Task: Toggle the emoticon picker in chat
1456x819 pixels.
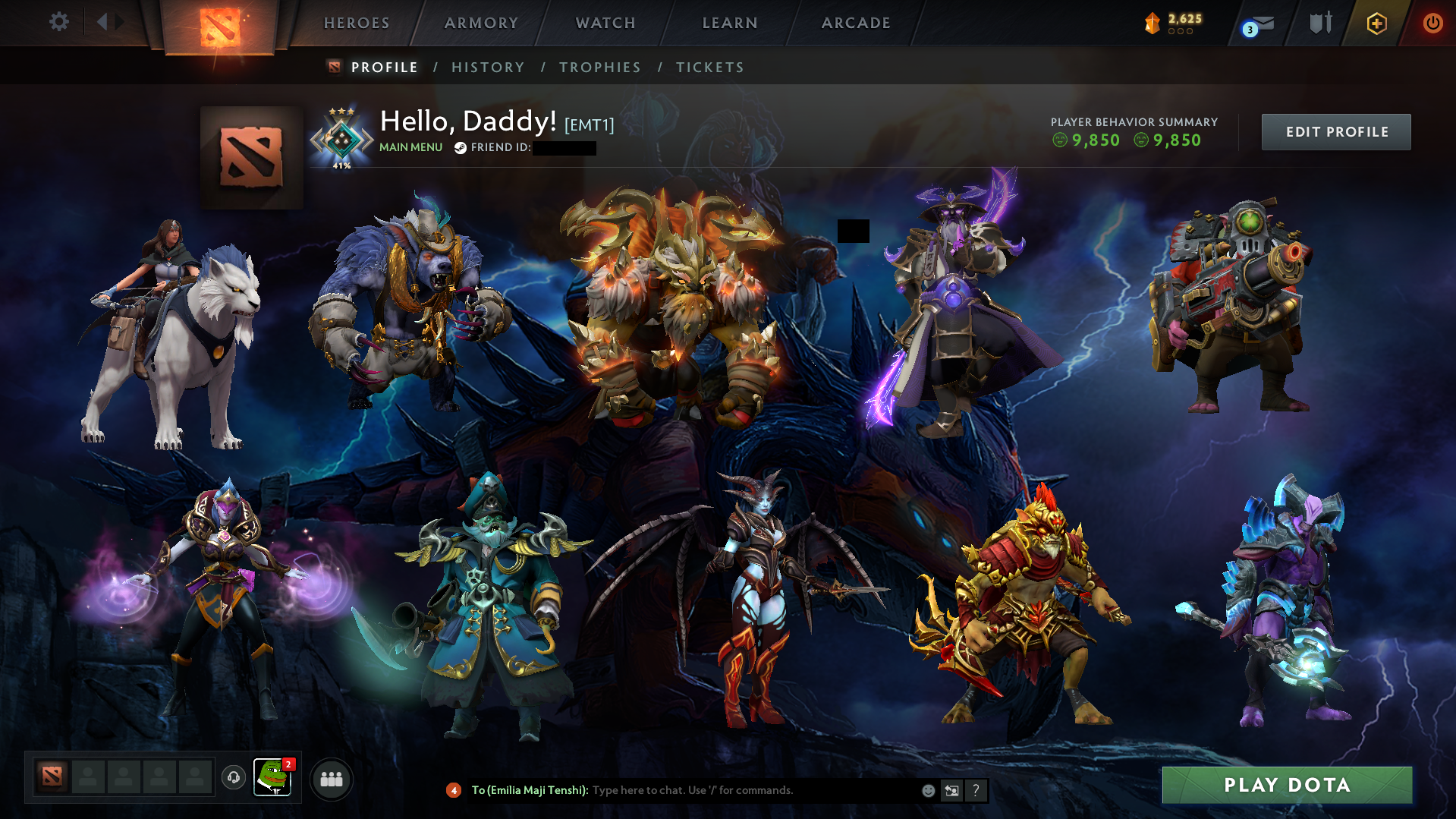Action: coord(927,790)
